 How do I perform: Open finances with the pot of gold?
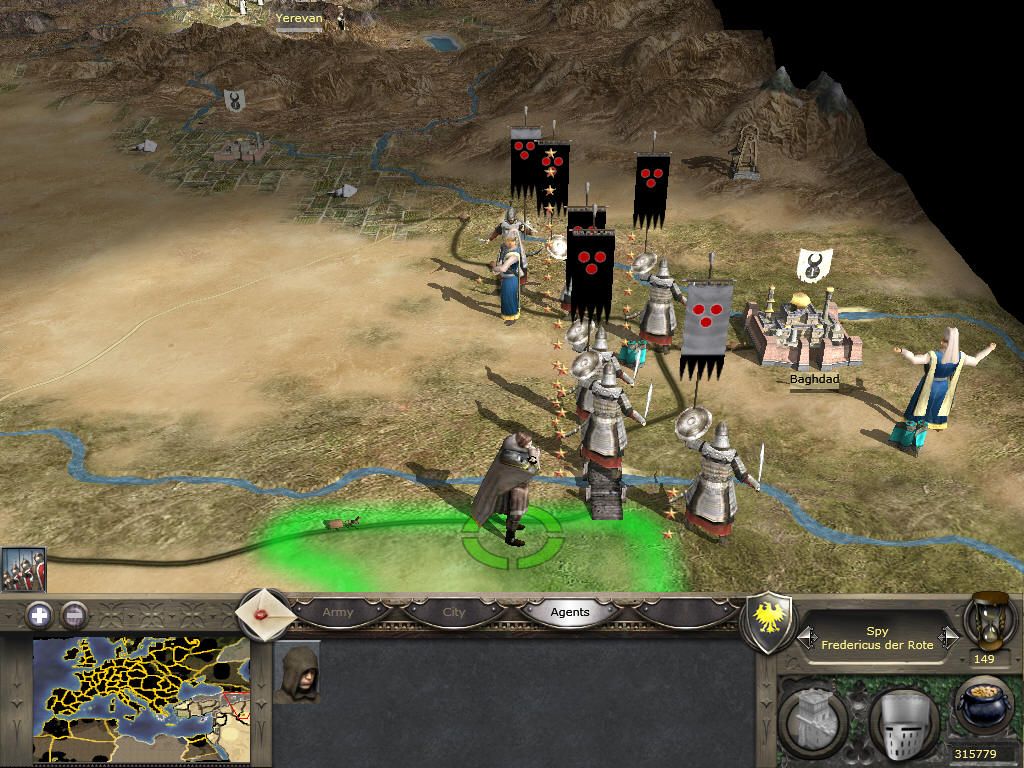(x=984, y=705)
